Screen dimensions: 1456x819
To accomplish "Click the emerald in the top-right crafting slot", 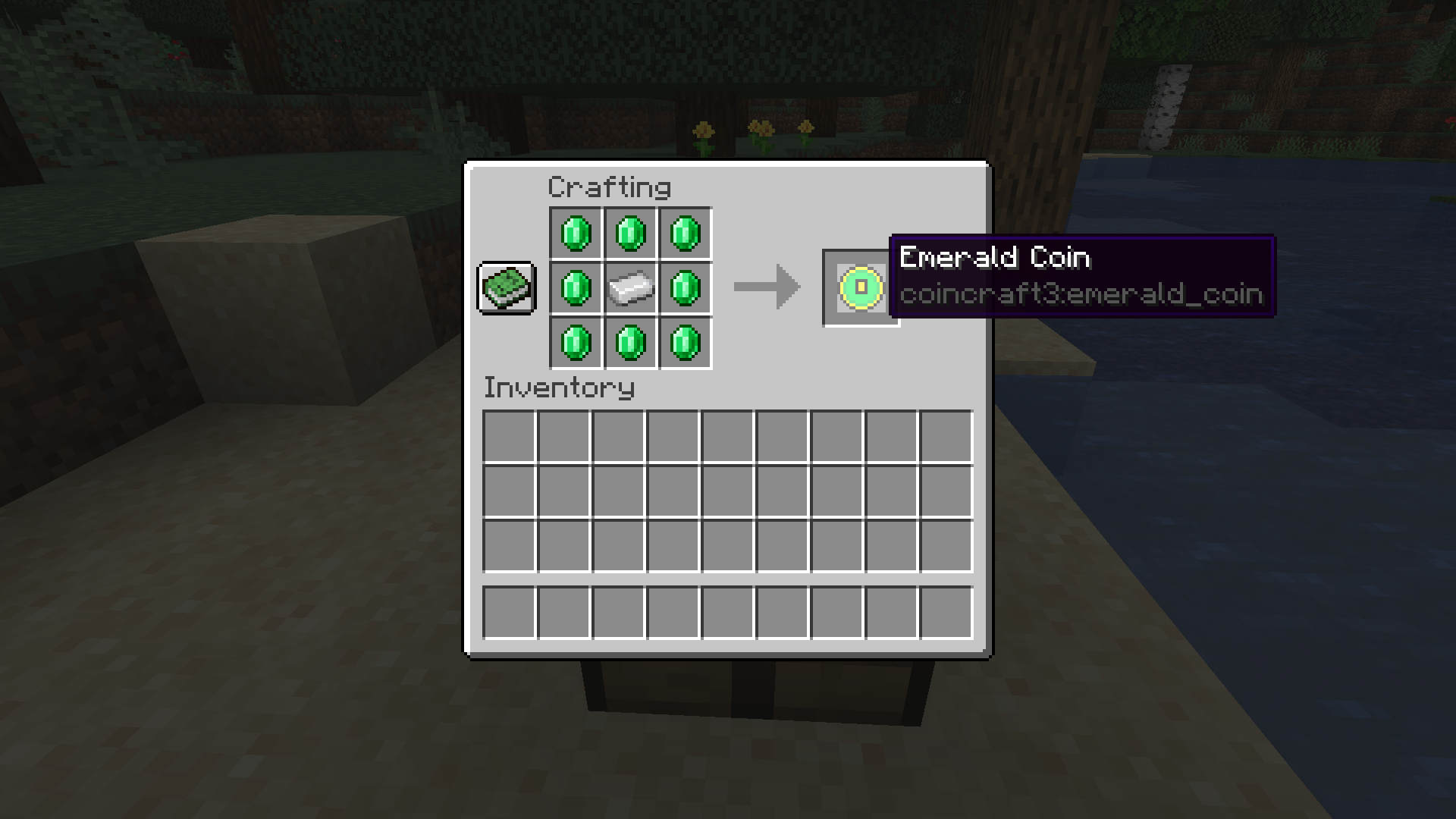I will click(685, 233).
